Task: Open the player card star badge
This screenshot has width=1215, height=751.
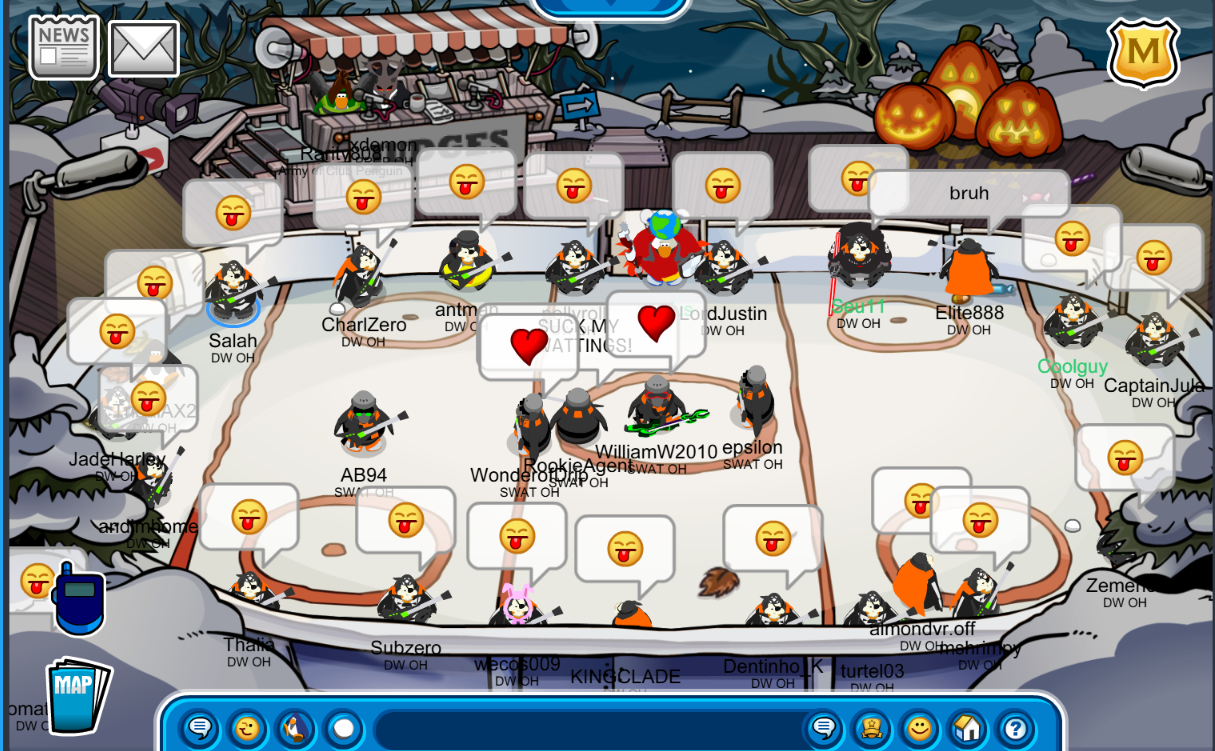Action: pyautogui.click(x=871, y=727)
